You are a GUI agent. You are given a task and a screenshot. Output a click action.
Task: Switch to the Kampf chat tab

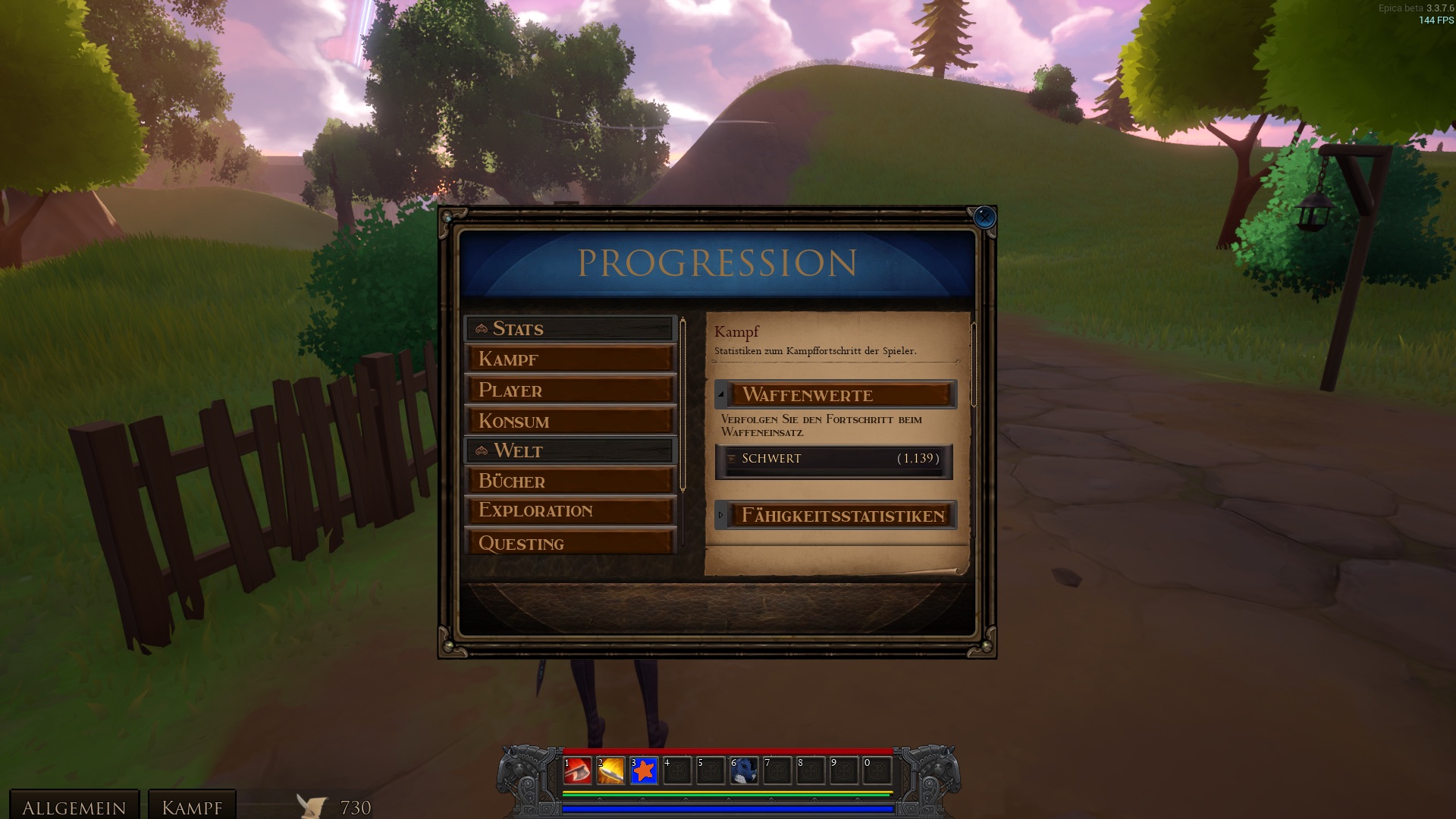coord(192,807)
